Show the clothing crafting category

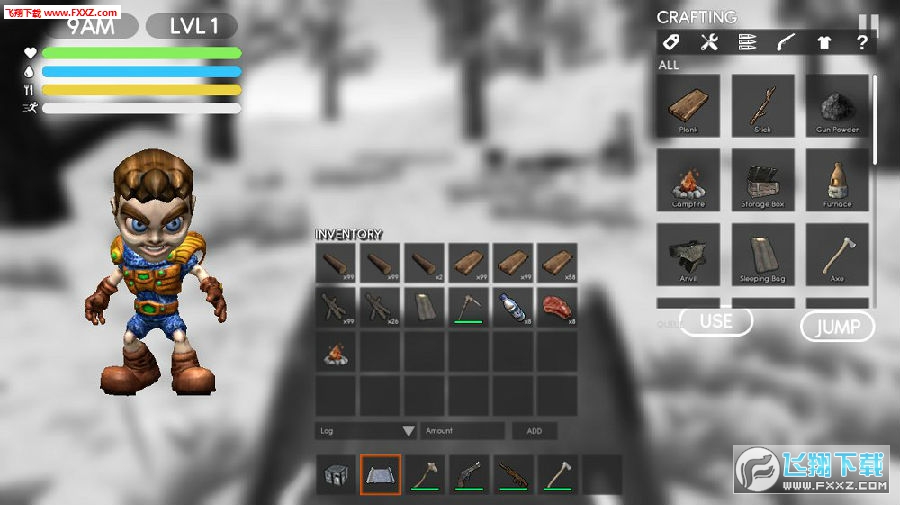point(824,42)
